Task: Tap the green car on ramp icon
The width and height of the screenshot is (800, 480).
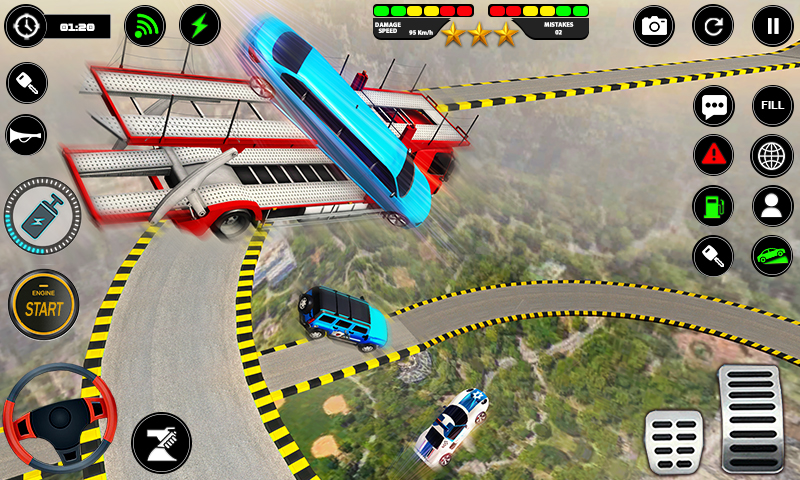Action: (x=772, y=256)
